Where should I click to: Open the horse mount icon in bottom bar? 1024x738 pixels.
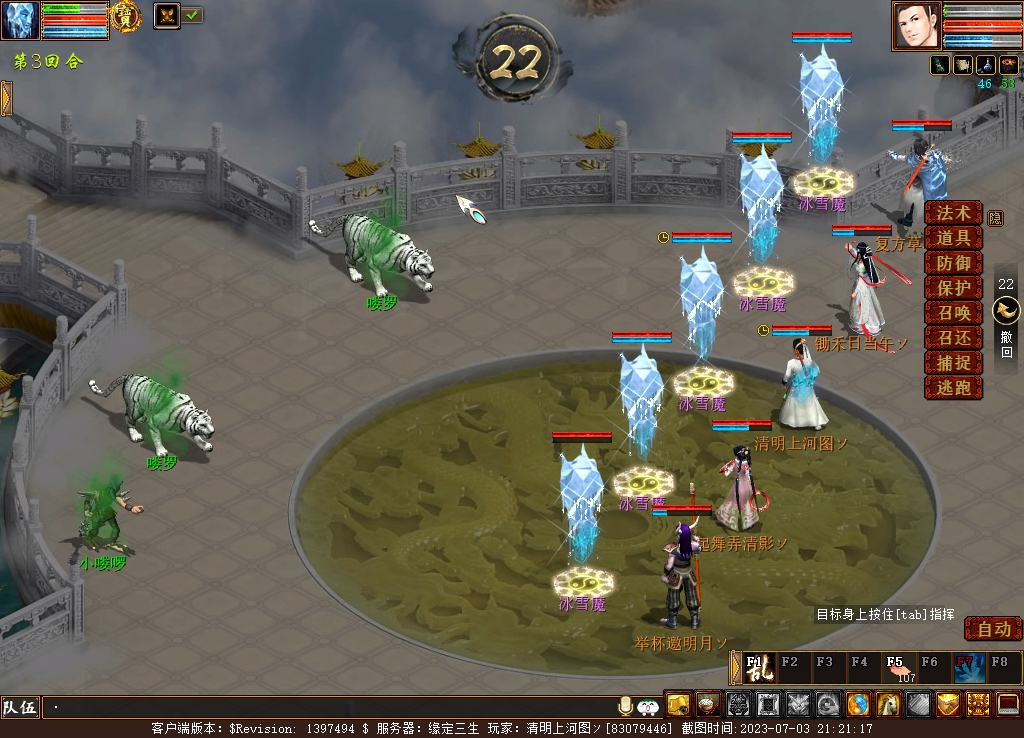click(888, 705)
